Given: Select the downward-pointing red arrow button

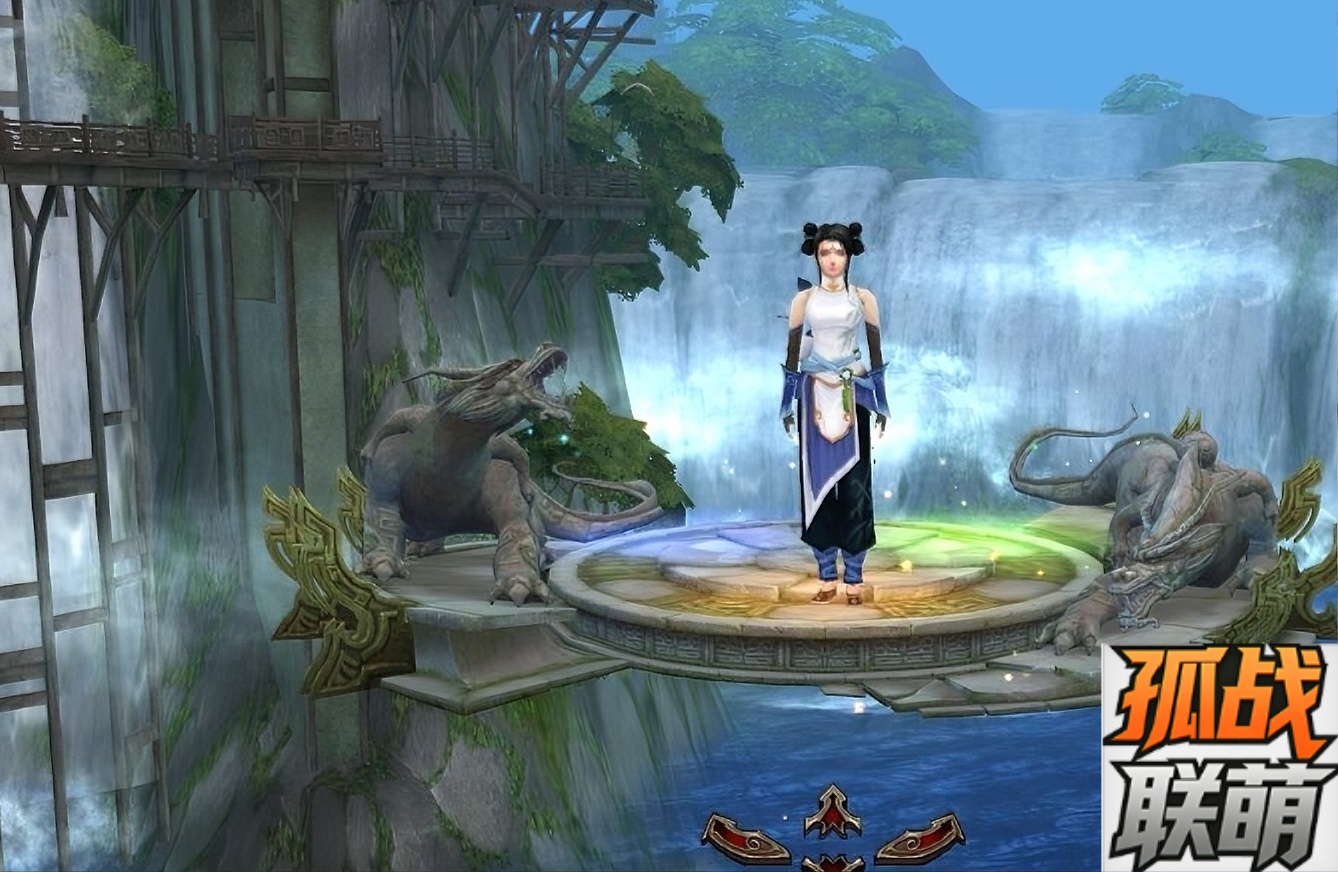Looking at the screenshot, I should [833, 863].
